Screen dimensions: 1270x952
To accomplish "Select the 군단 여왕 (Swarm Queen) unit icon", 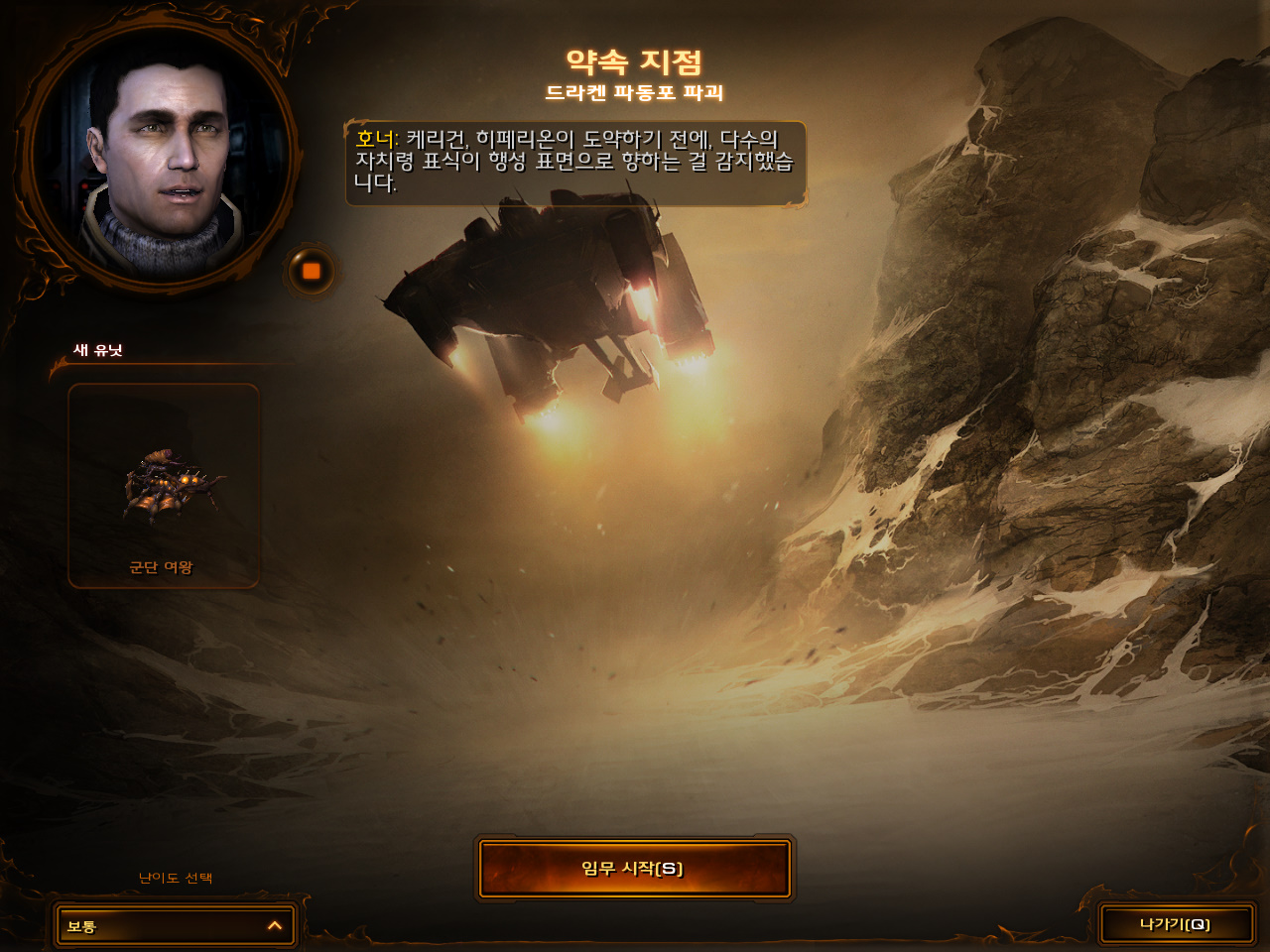I will click(x=164, y=486).
